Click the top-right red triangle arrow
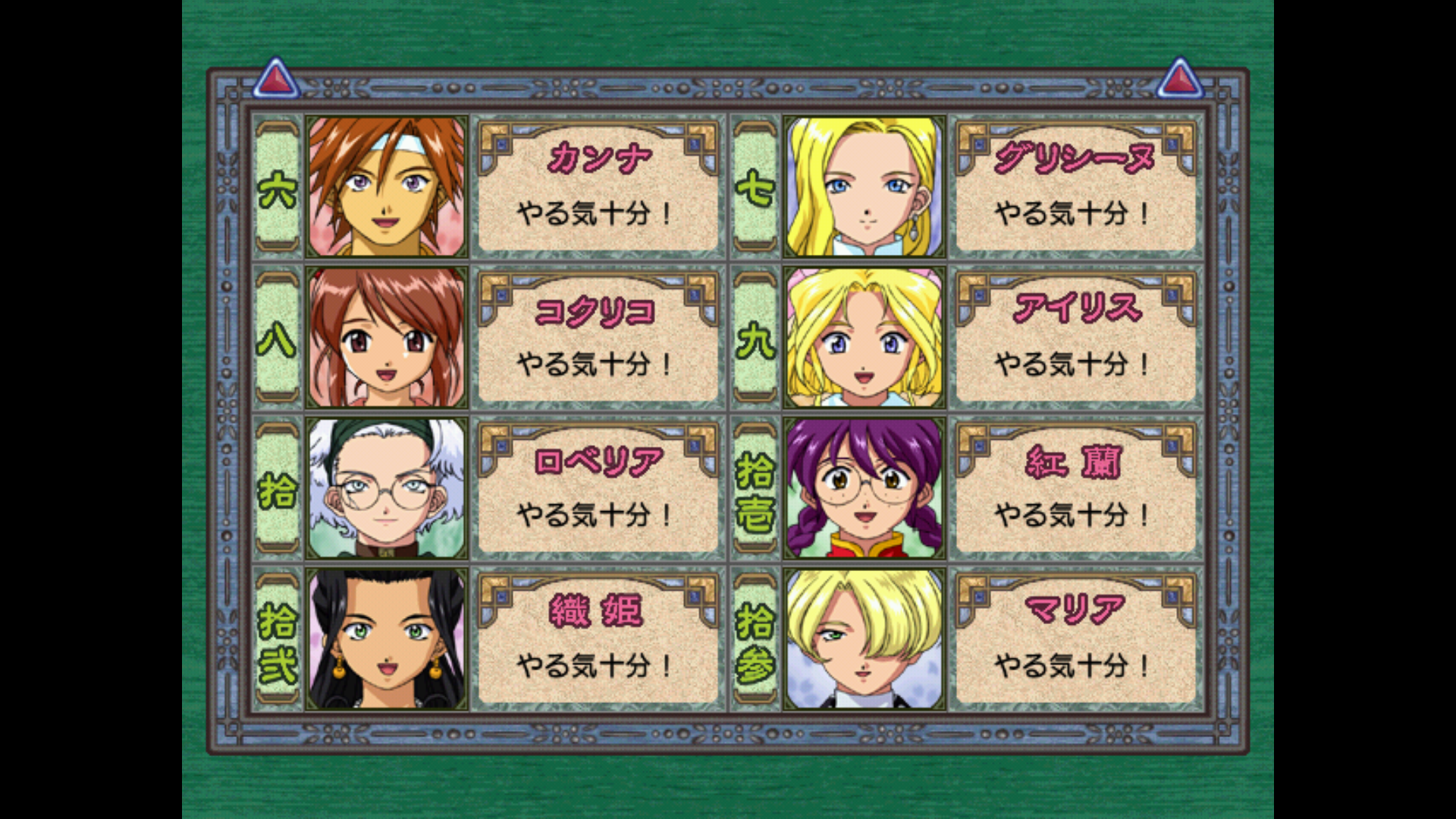Screen dimensions: 1456x819 pos(1179,78)
